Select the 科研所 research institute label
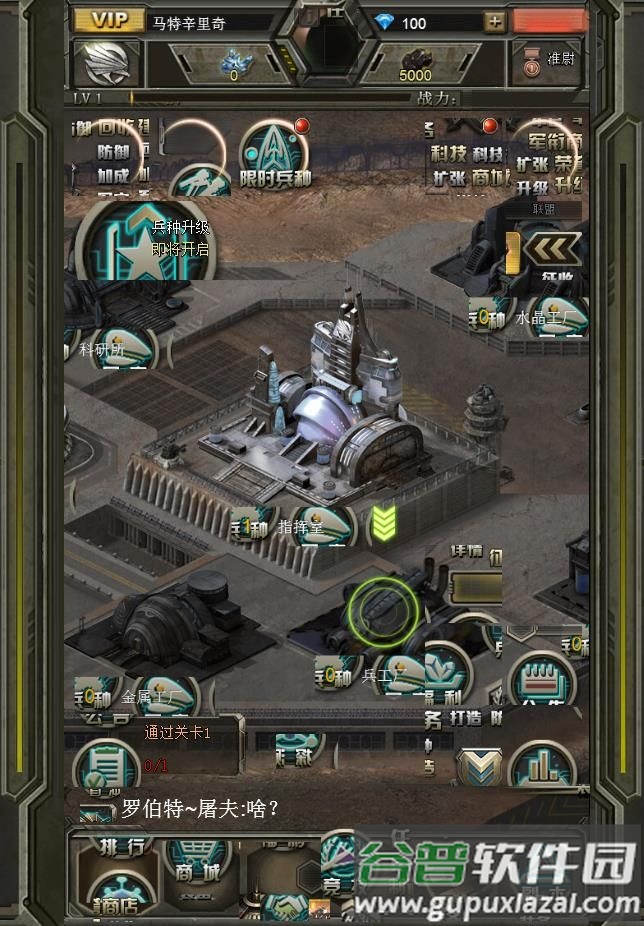 104,350
